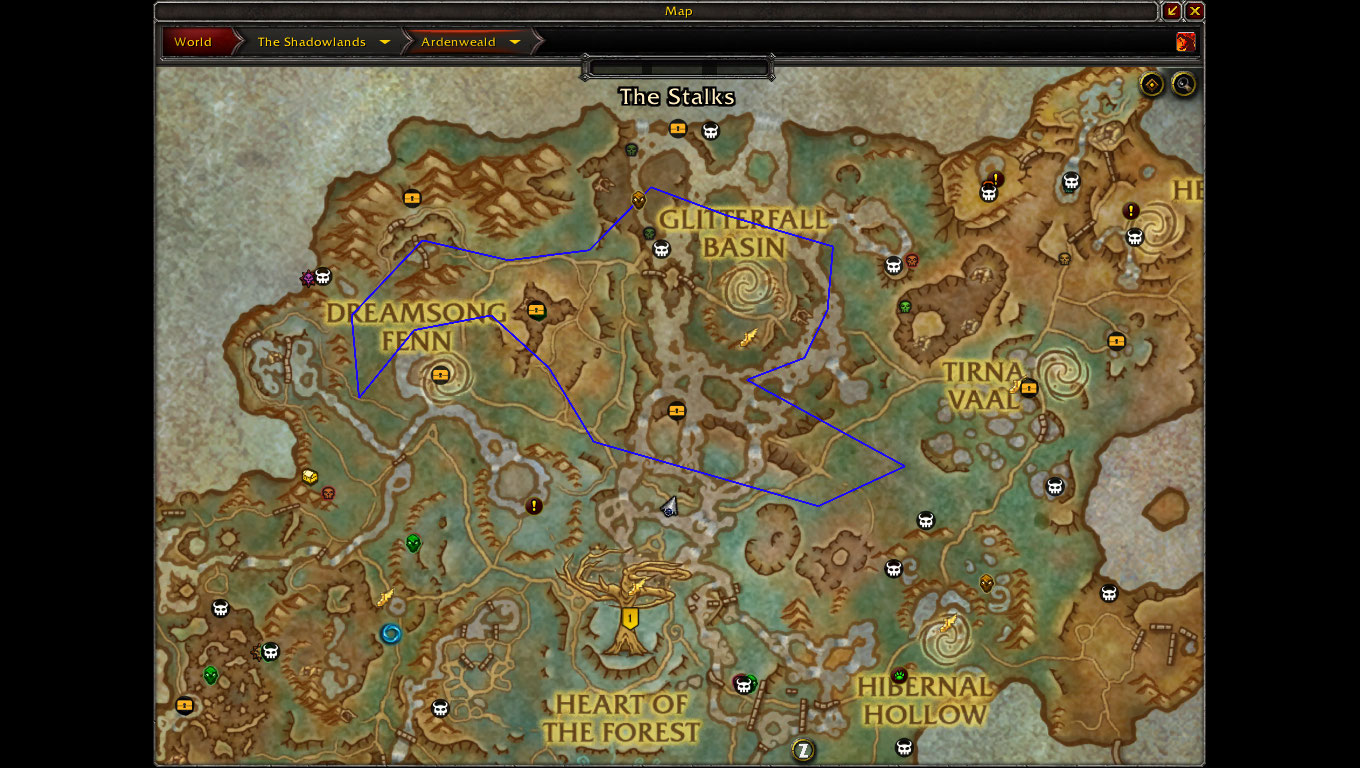Select the chest marker in Dreamsong Fenn's swirl
The height and width of the screenshot is (768, 1360).
click(x=441, y=375)
